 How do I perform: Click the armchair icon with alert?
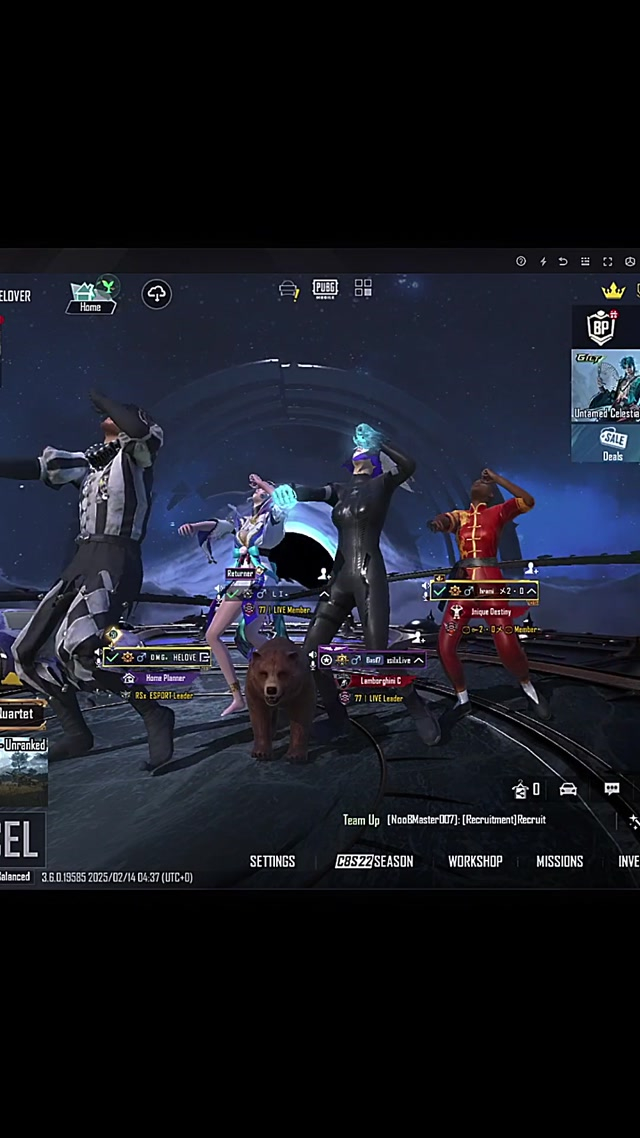[288, 290]
